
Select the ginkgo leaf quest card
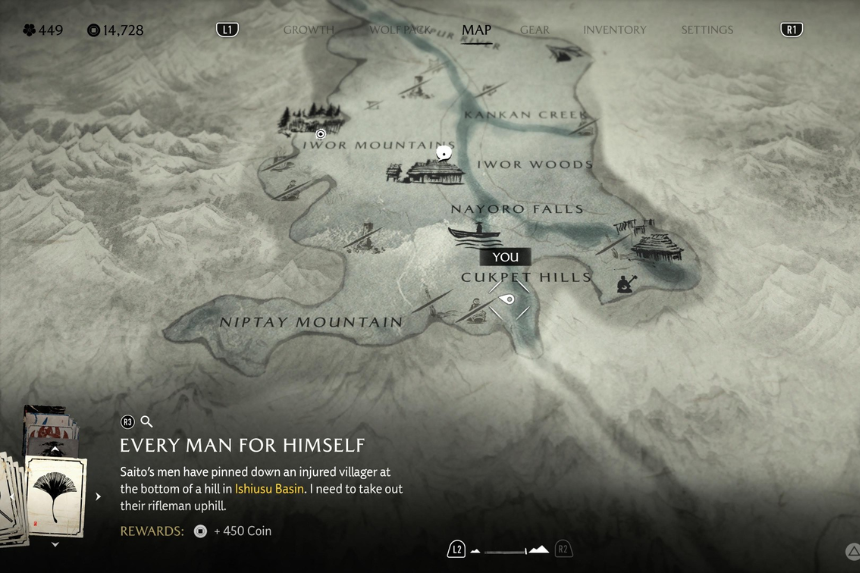(56, 496)
